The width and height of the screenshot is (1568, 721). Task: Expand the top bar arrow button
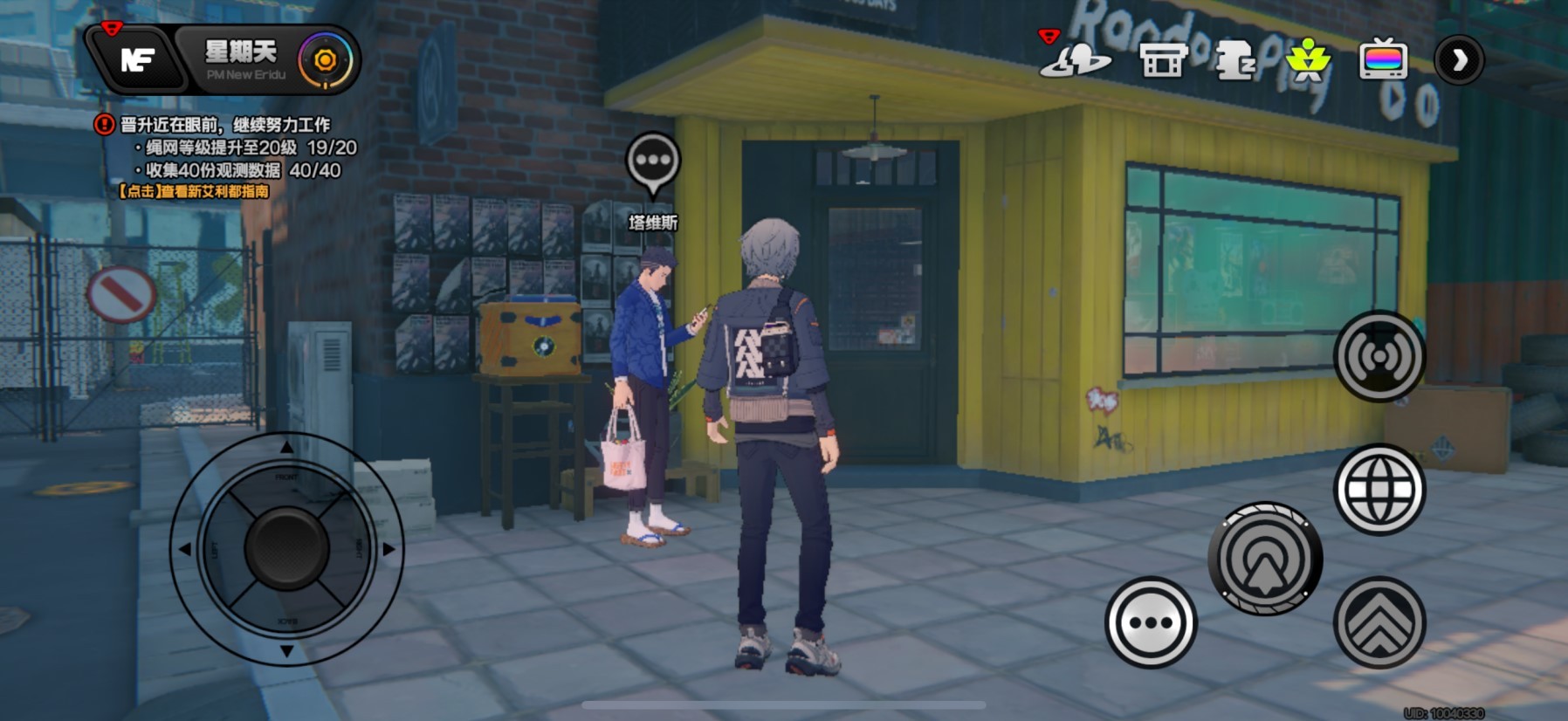click(1459, 60)
